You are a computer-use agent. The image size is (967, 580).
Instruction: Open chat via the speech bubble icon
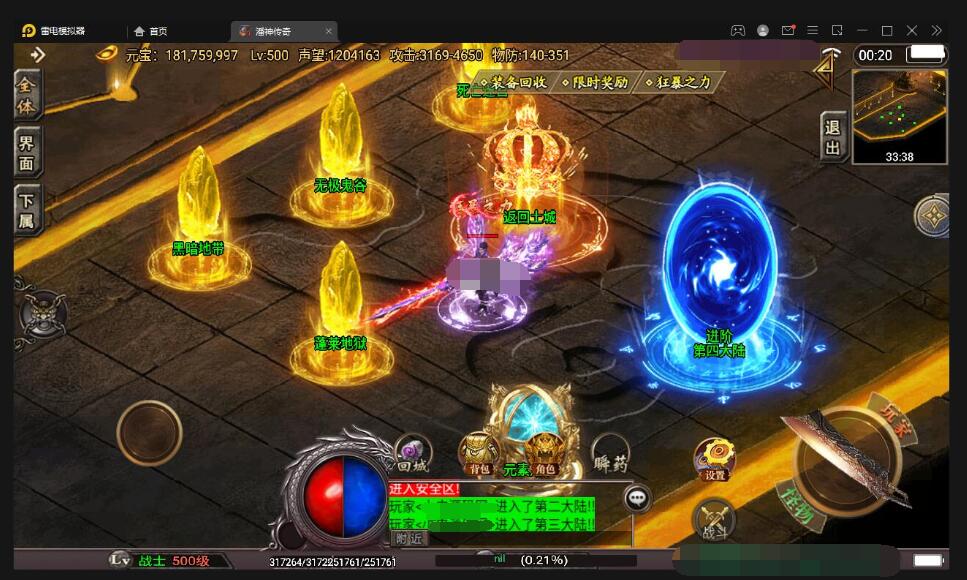tap(636, 497)
